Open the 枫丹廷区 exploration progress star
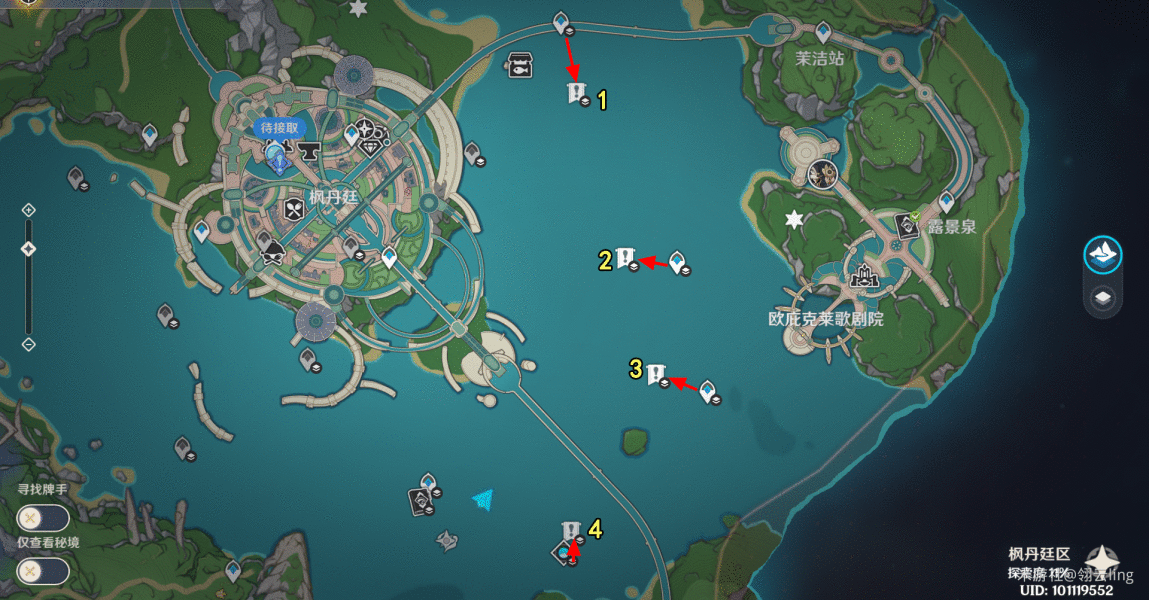1149x600 pixels. click(x=1102, y=561)
